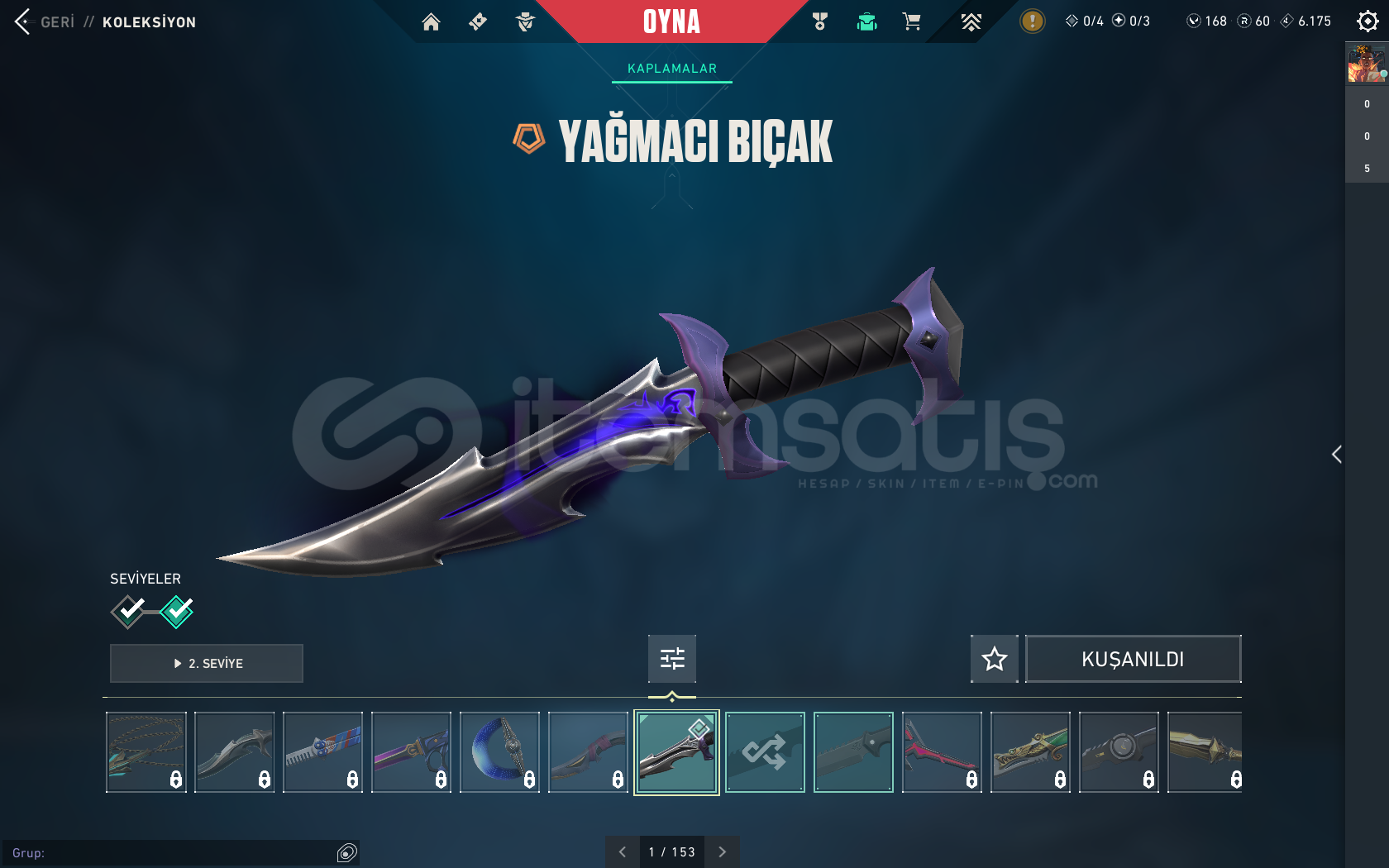1389x868 pixels.
Task: Open the in-game store cart icon
Action: [911, 21]
